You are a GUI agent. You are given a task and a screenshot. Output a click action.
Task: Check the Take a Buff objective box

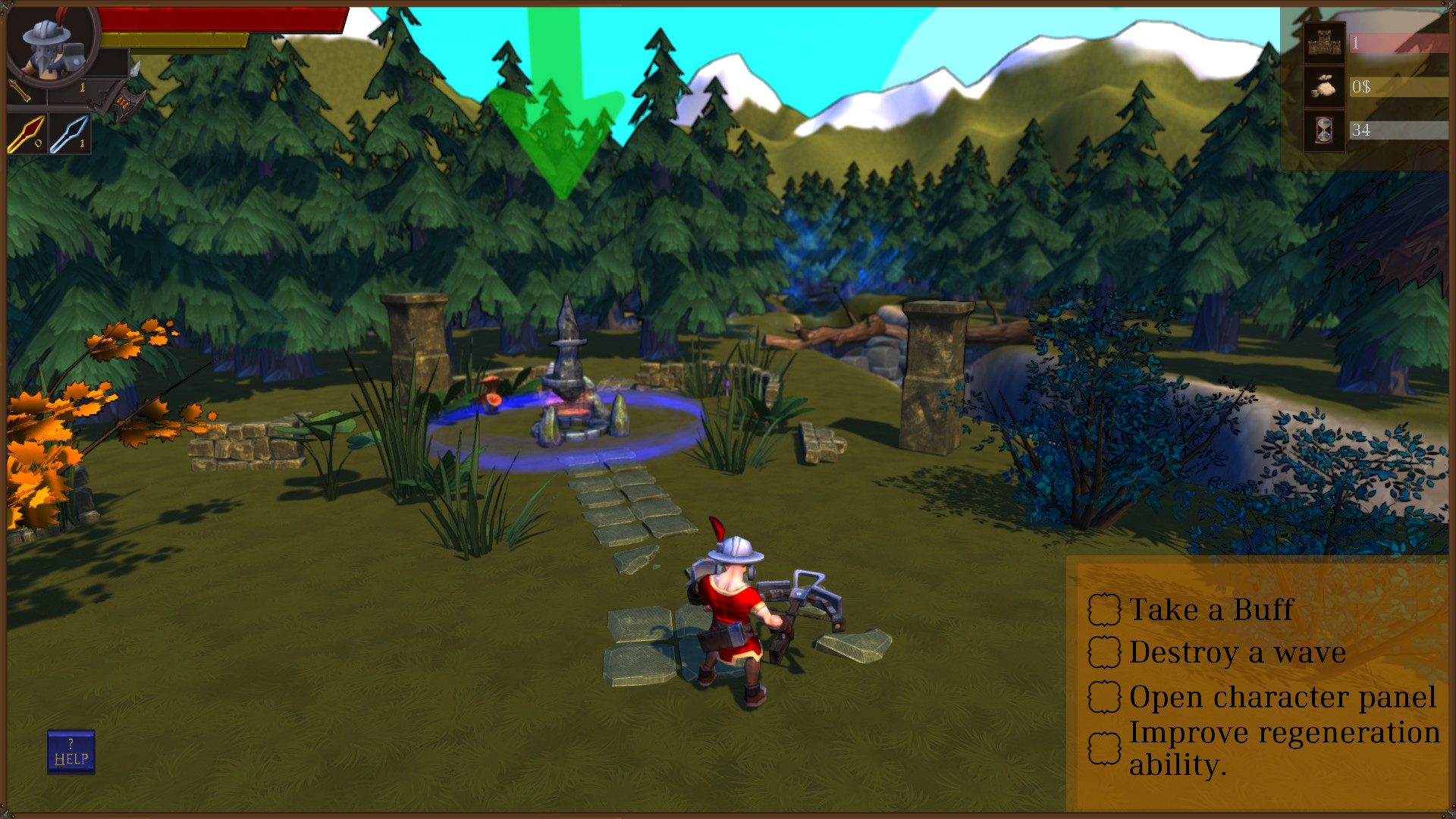[1104, 607]
